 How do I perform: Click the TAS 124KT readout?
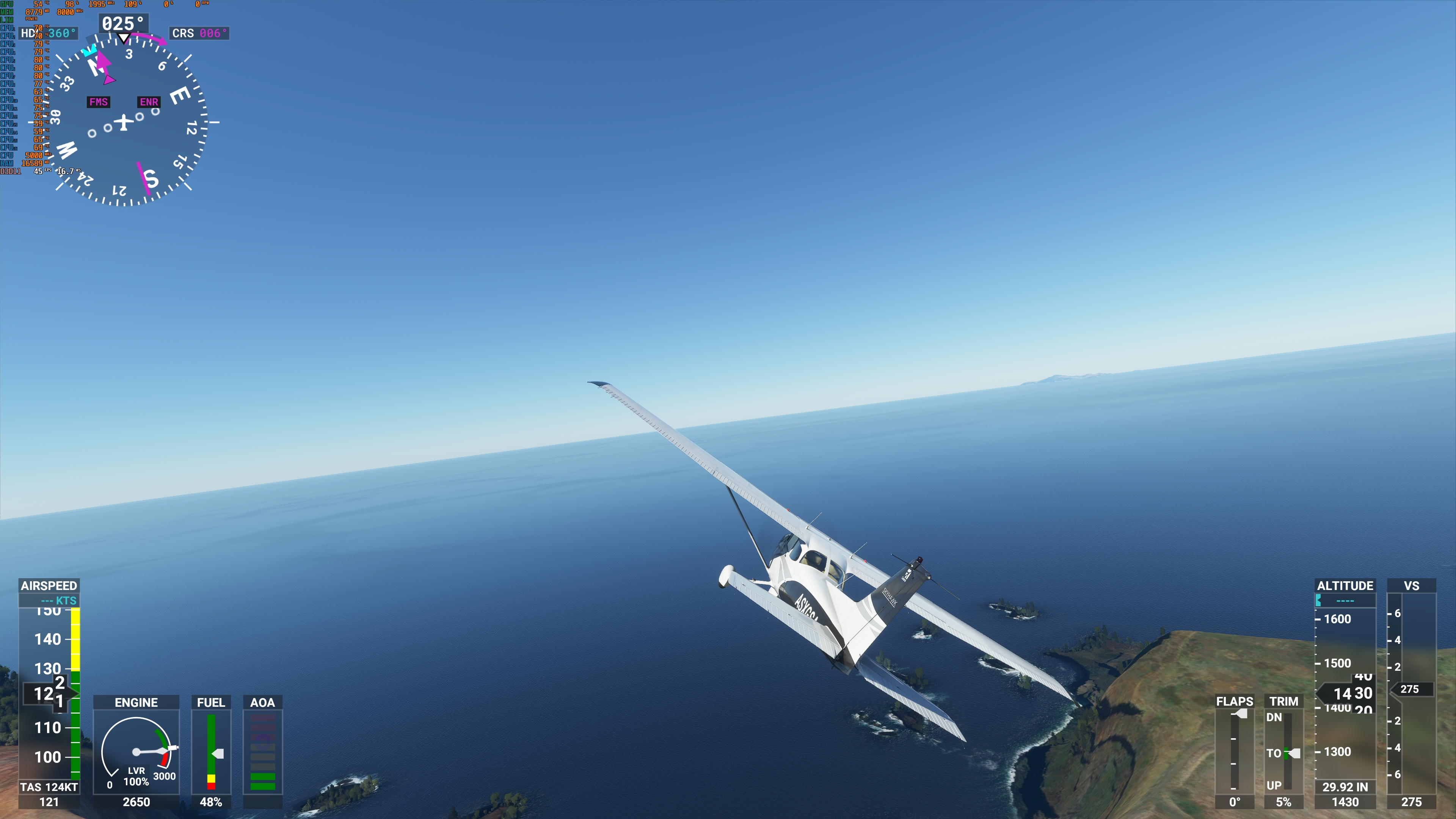(x=50, y=786)
